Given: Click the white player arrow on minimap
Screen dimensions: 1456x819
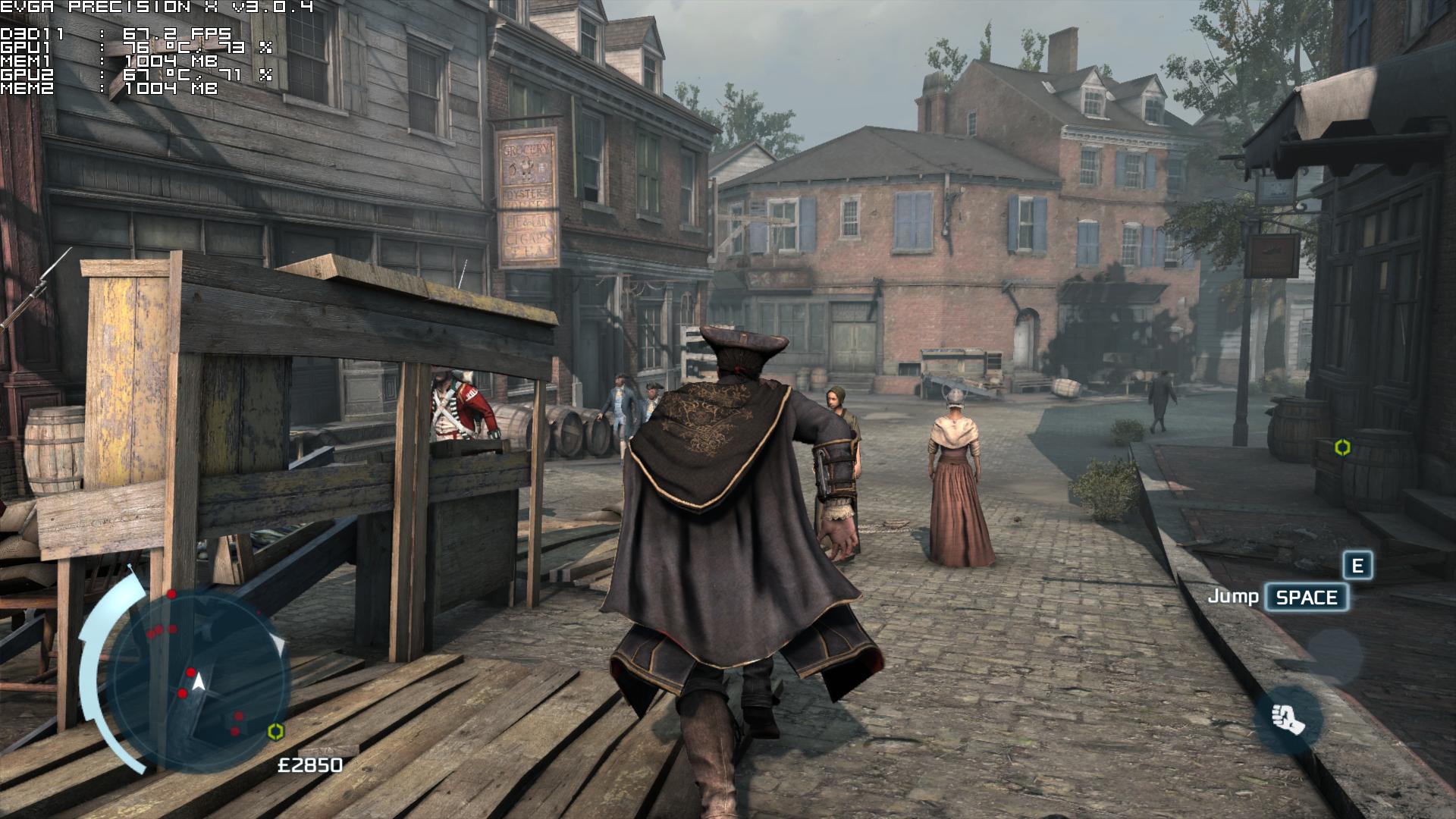Looking at the screenshot, I should point(199,682).
